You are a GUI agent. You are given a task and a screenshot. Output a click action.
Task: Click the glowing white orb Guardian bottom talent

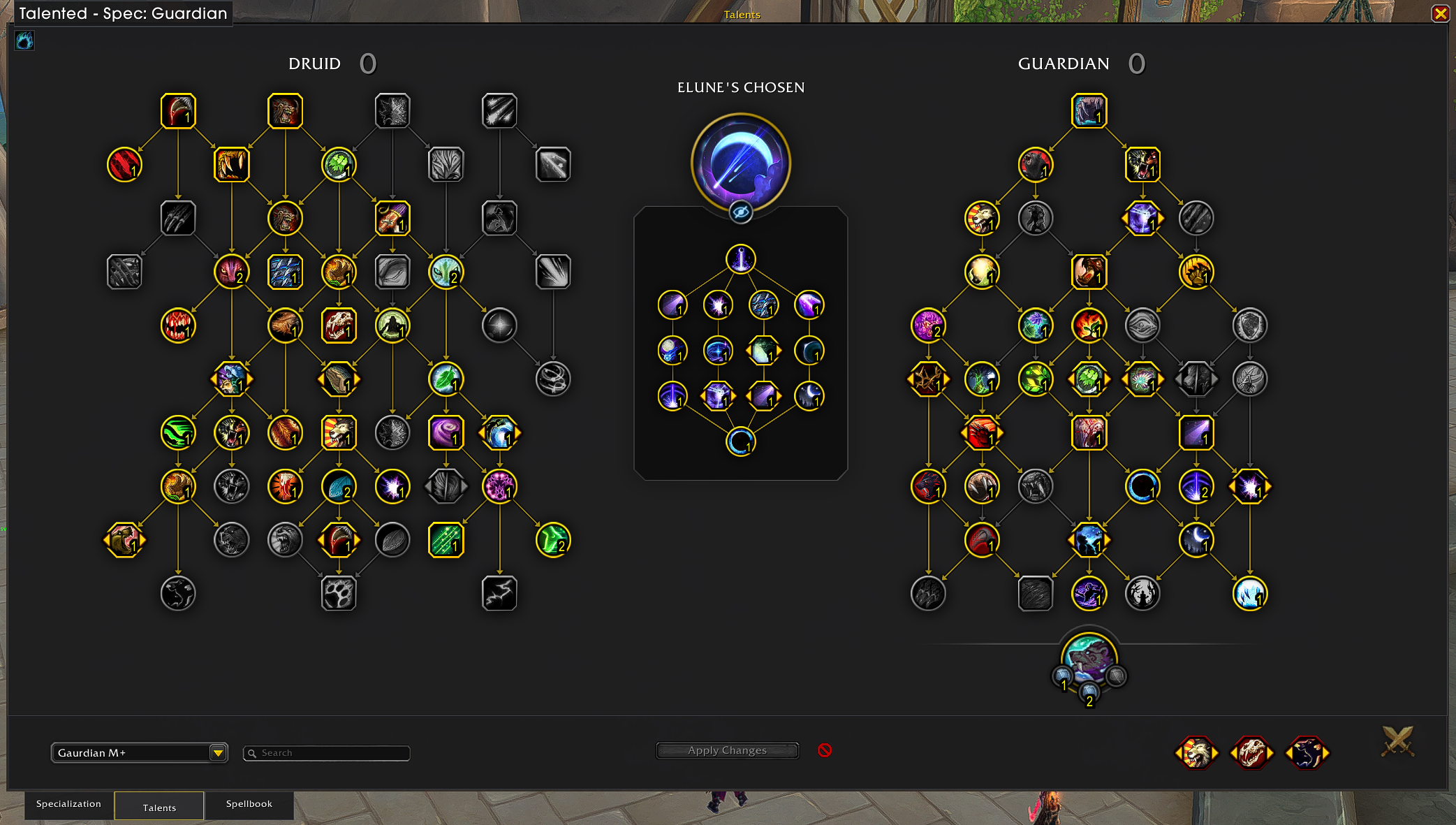click(1249, 594)
